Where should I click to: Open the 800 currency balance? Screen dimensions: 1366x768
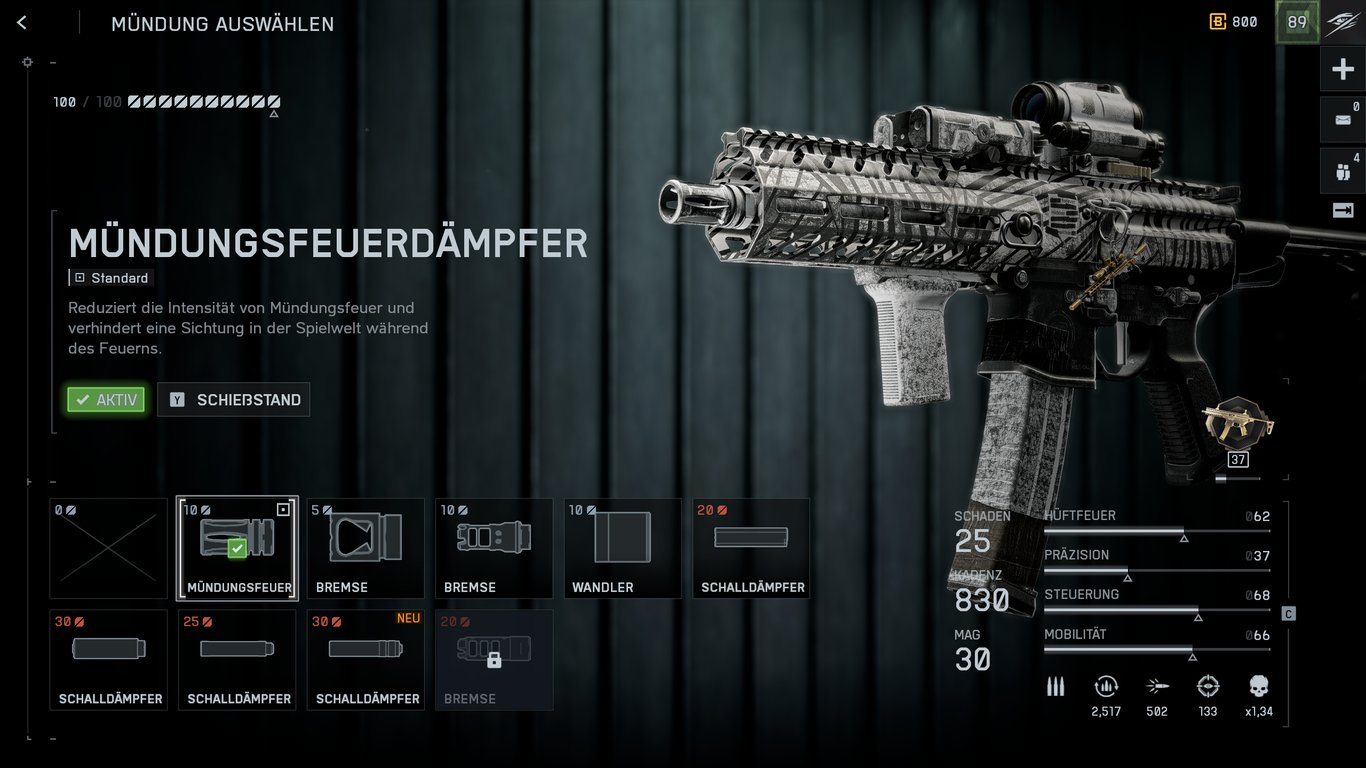pyautogui.click(x=1234, y=22)
